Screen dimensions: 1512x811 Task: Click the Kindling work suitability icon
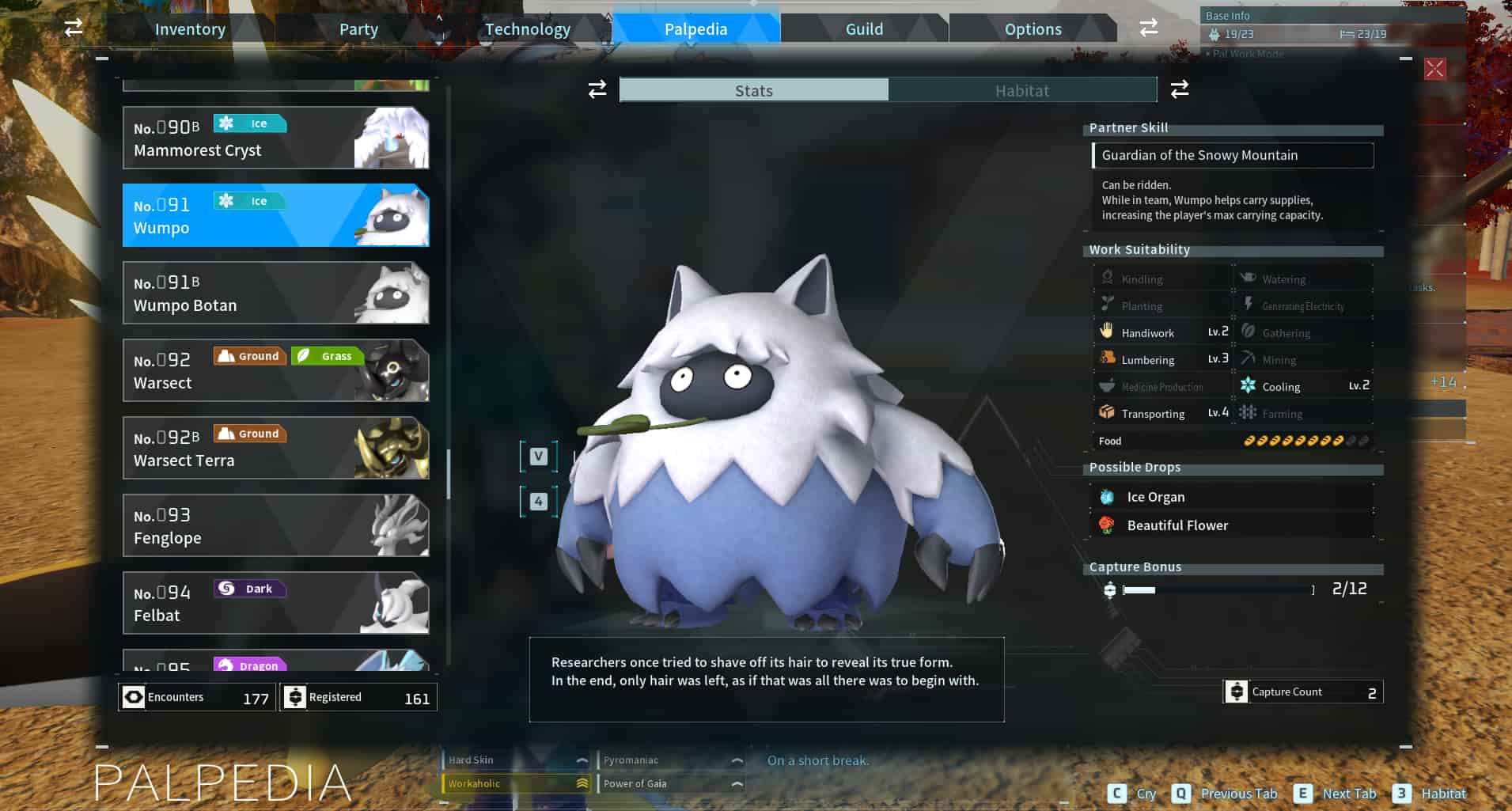click(1108, 278)
